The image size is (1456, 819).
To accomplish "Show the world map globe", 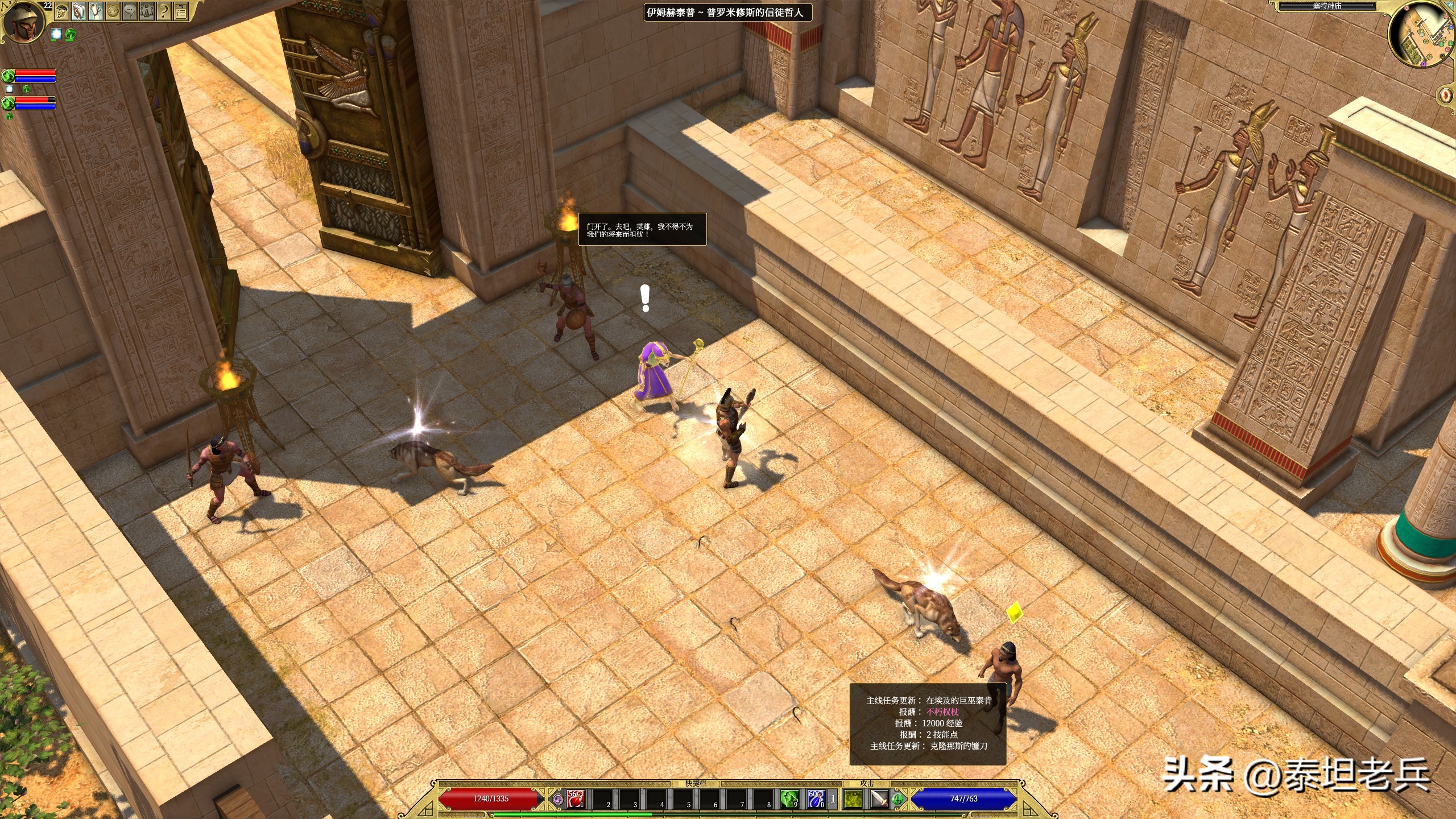I will click(x=113, y=11).
